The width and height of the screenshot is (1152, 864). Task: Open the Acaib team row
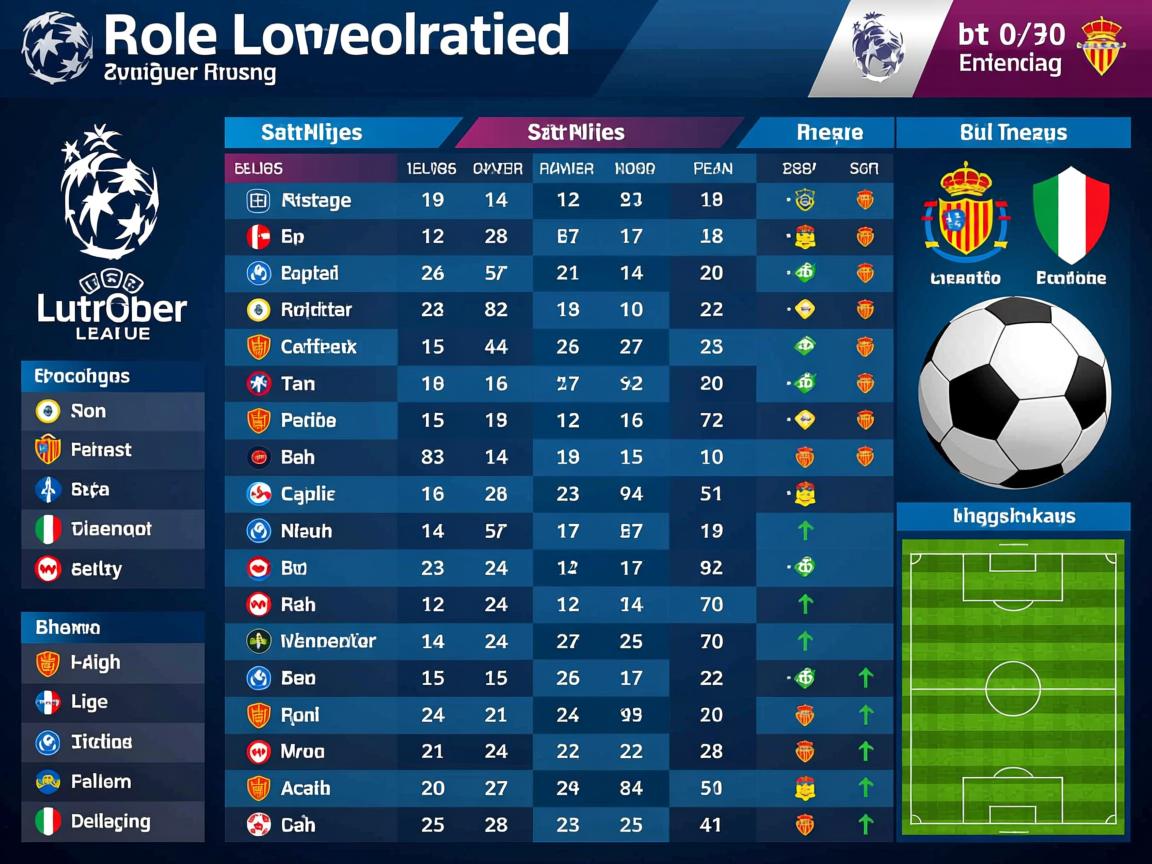click(x=305, y=788)
